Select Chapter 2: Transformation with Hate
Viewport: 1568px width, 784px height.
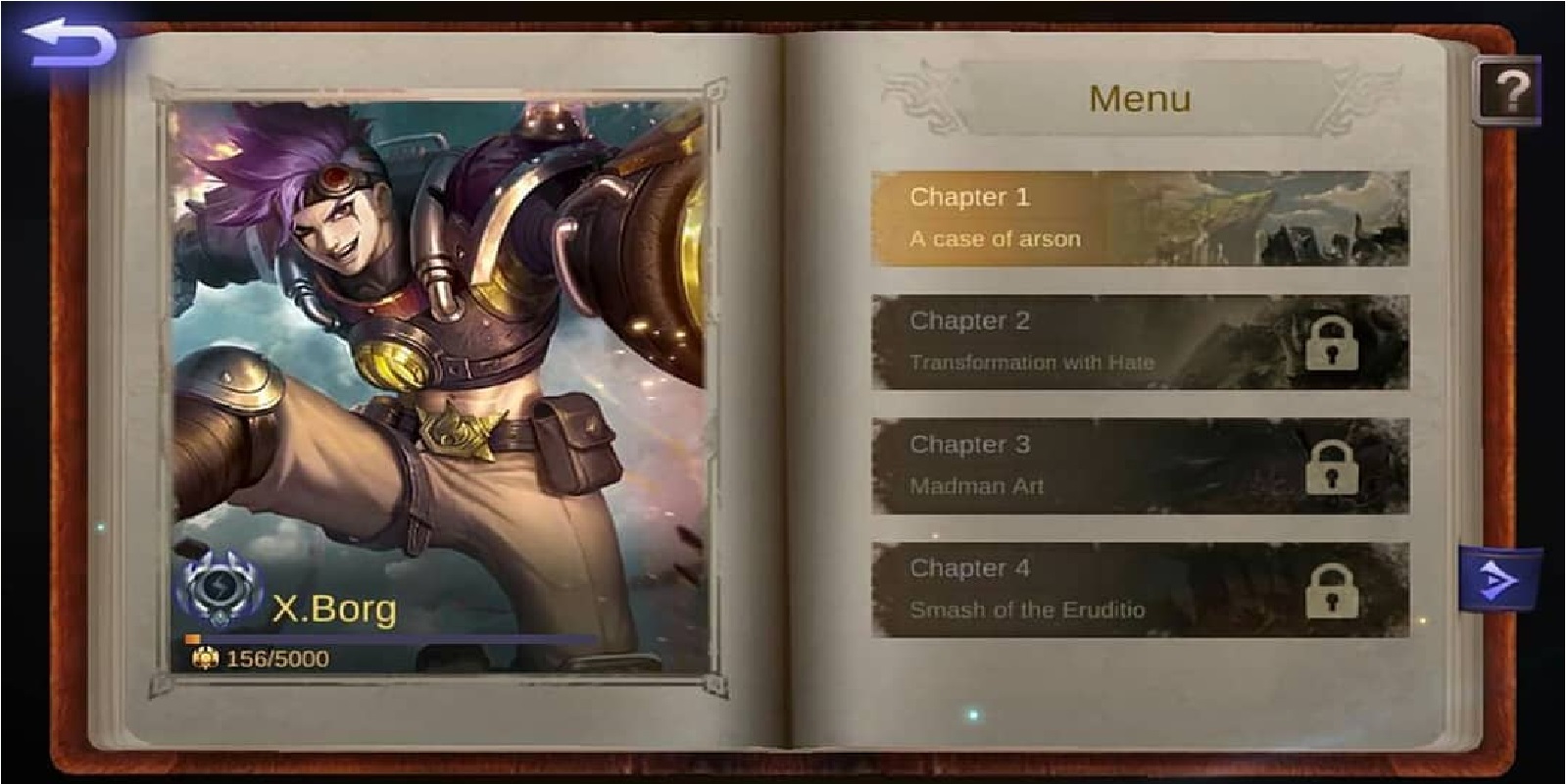[1078, 343]
